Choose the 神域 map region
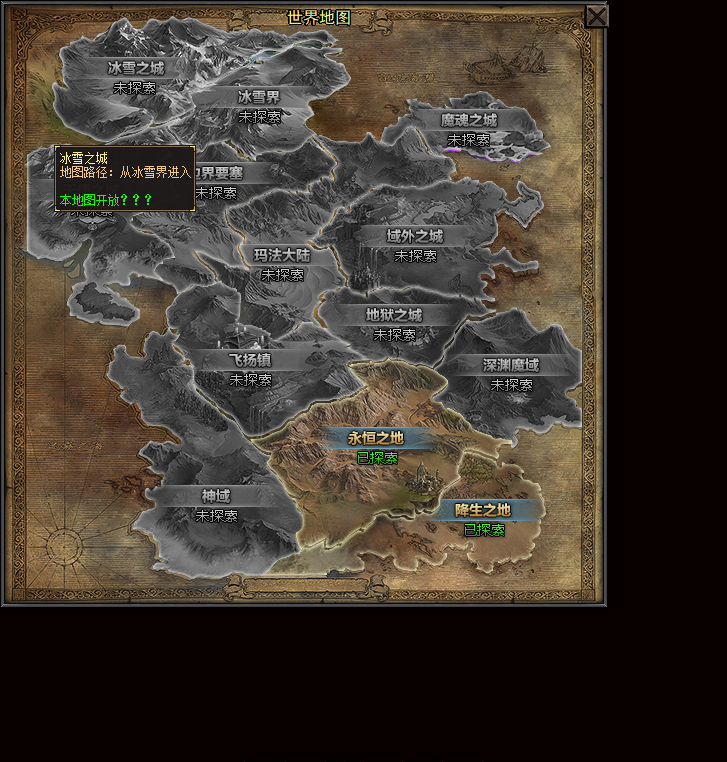Image resolution: width=727 pixels, height=762 pixels. click(216, 496)
